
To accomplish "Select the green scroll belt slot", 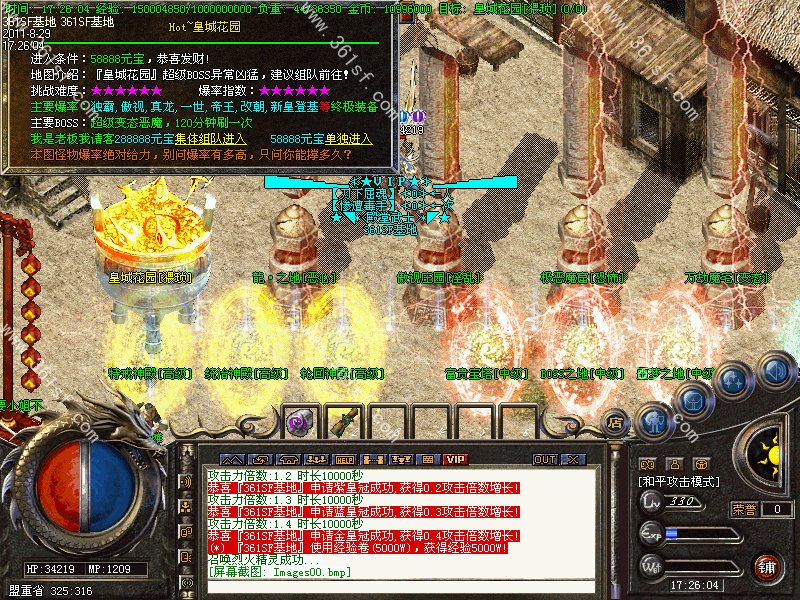I will click(x=344, y=422).
